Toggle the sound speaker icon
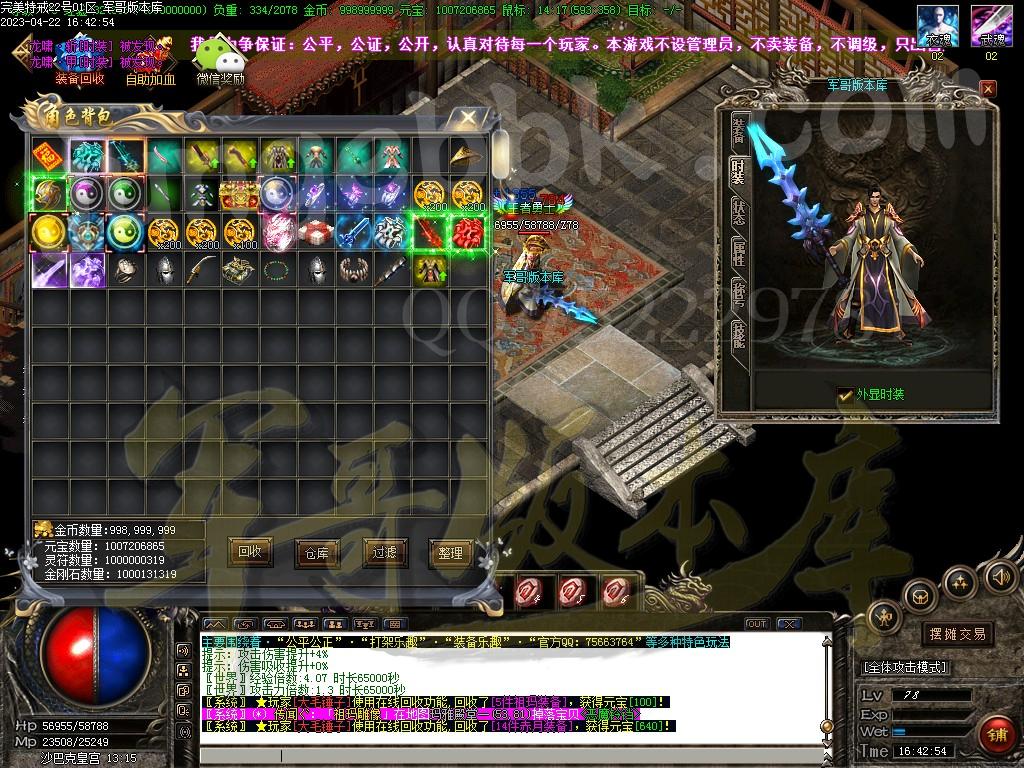1024x768 pixels. [x=1001, y=576]
